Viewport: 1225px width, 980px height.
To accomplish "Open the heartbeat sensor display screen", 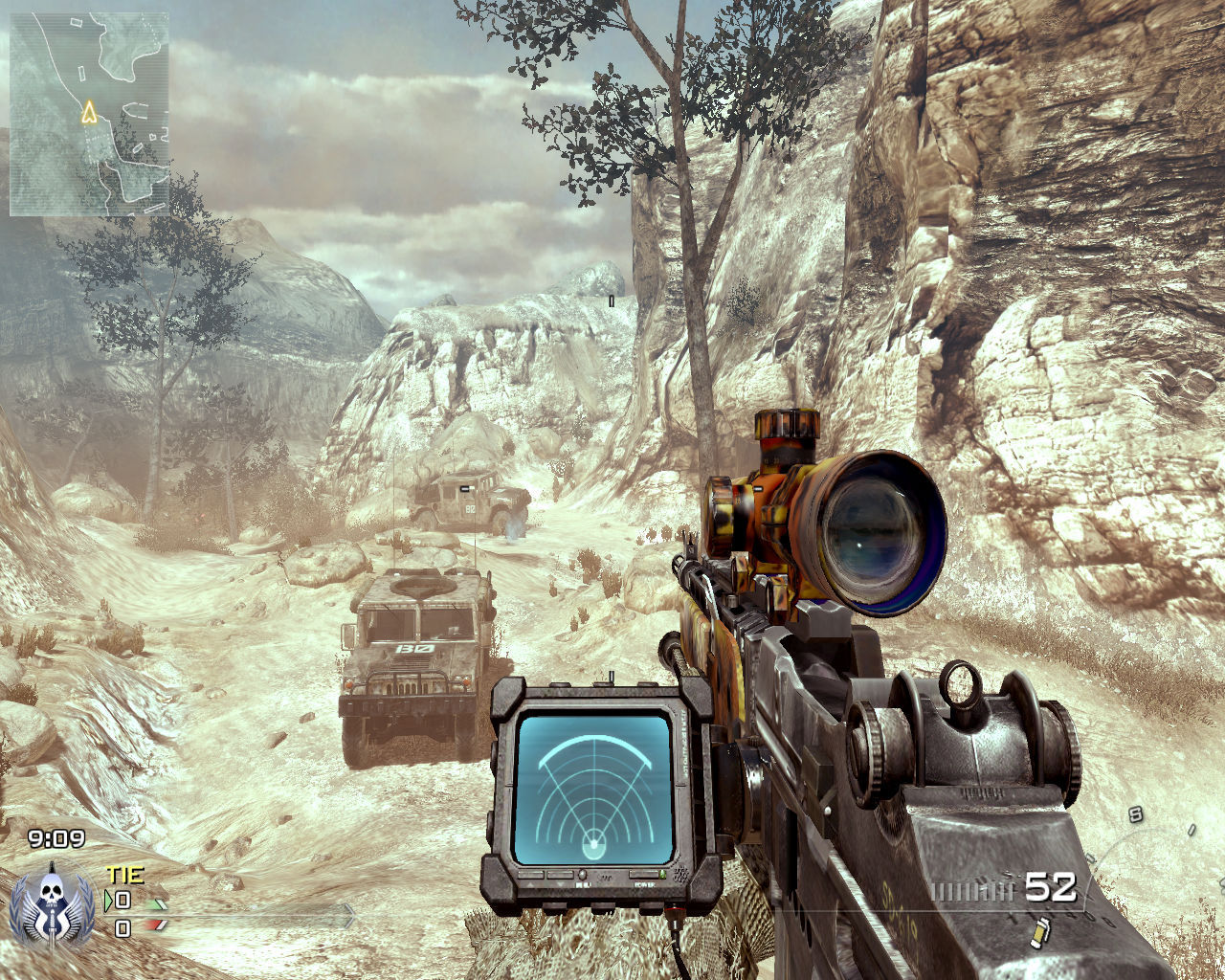I will tap(593, 785).
